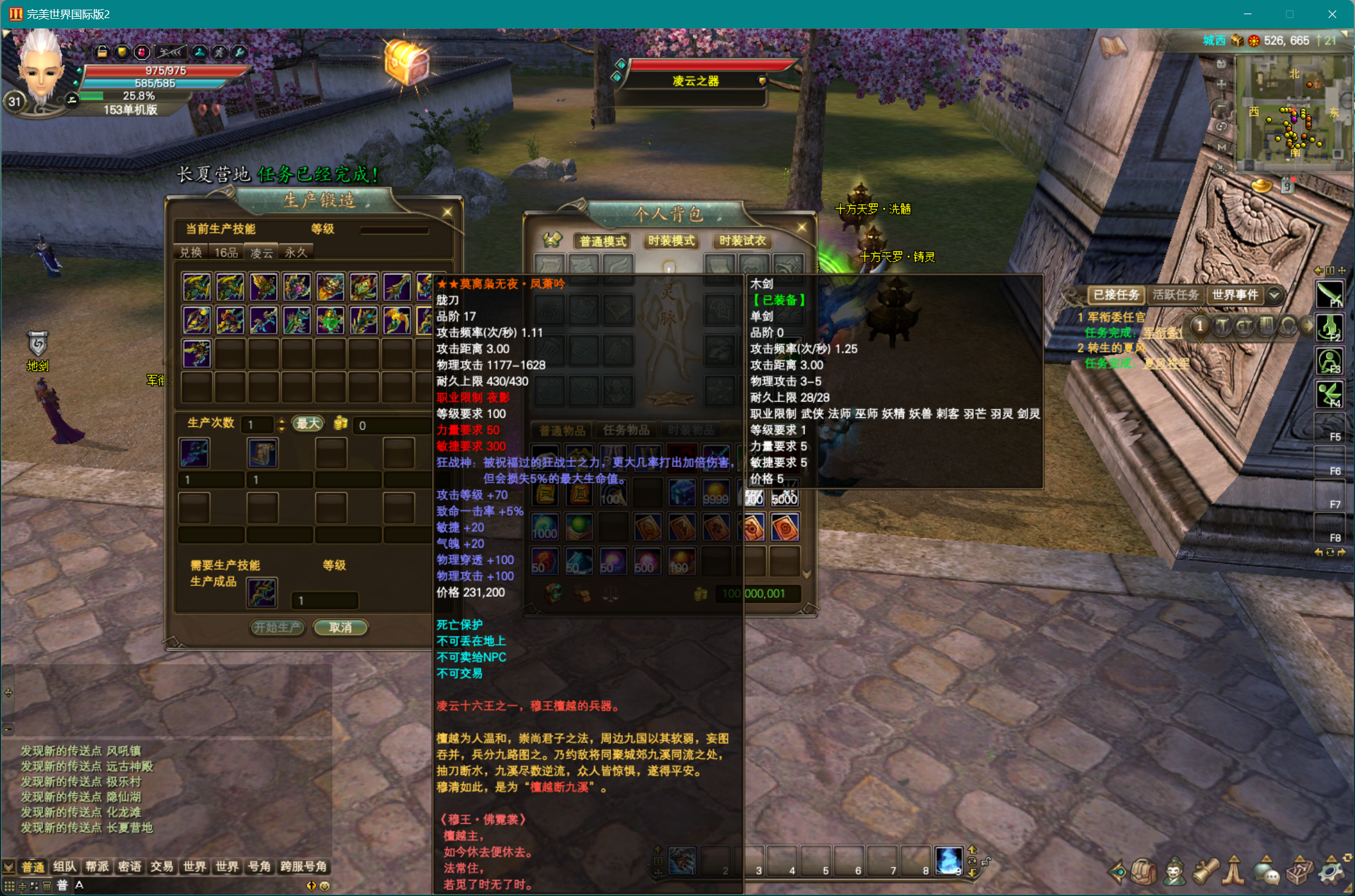1355x896 pixels.
Task: Switch to 活跃任务 quest tab
Action: pos(1175,295)
